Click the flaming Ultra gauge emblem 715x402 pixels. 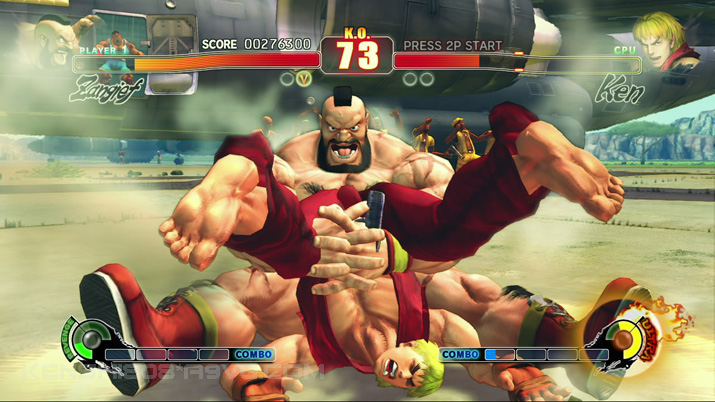click(x=630, y=338)
